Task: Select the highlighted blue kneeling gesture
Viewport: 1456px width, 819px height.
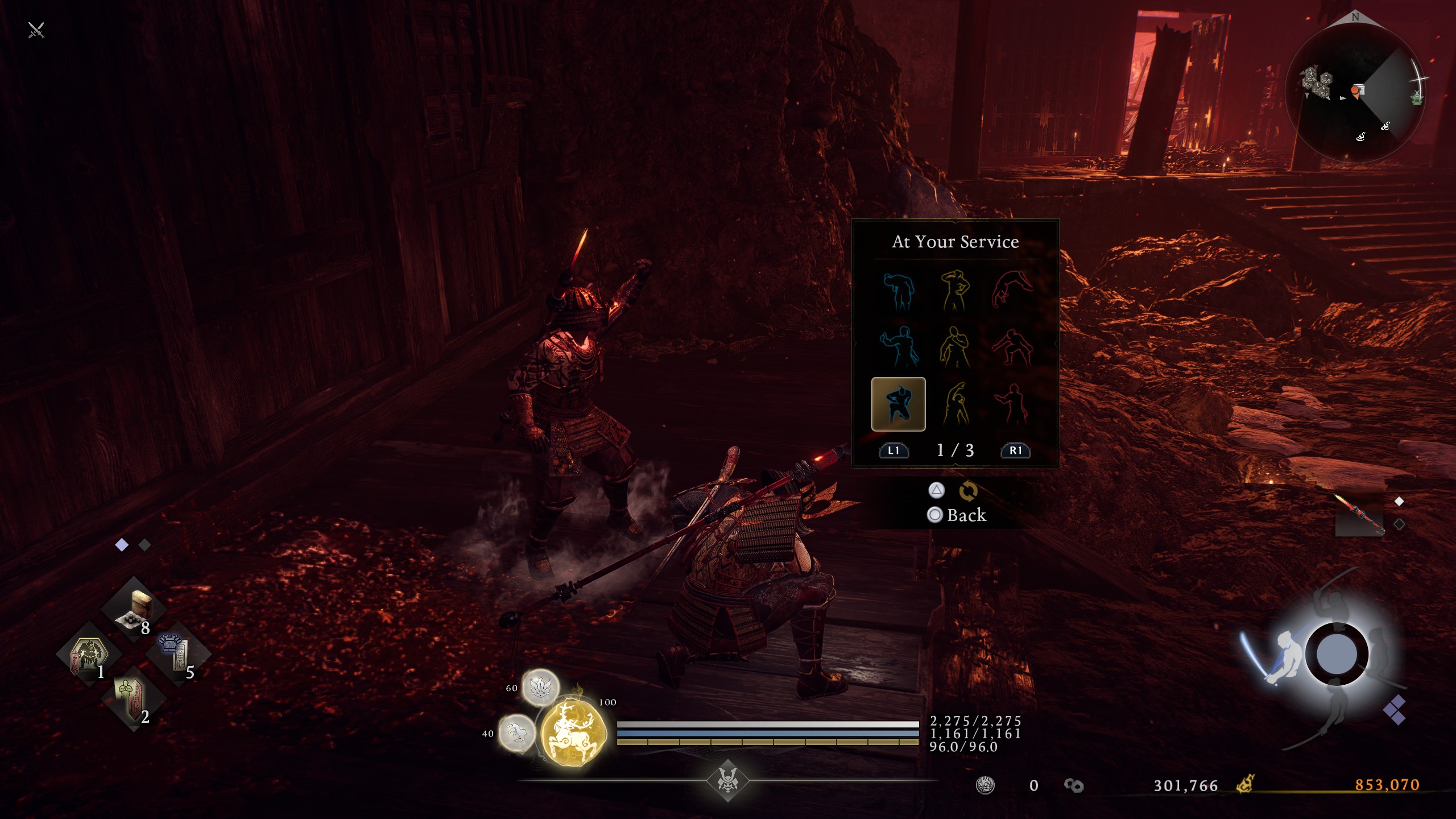Action: pos(898,404)
